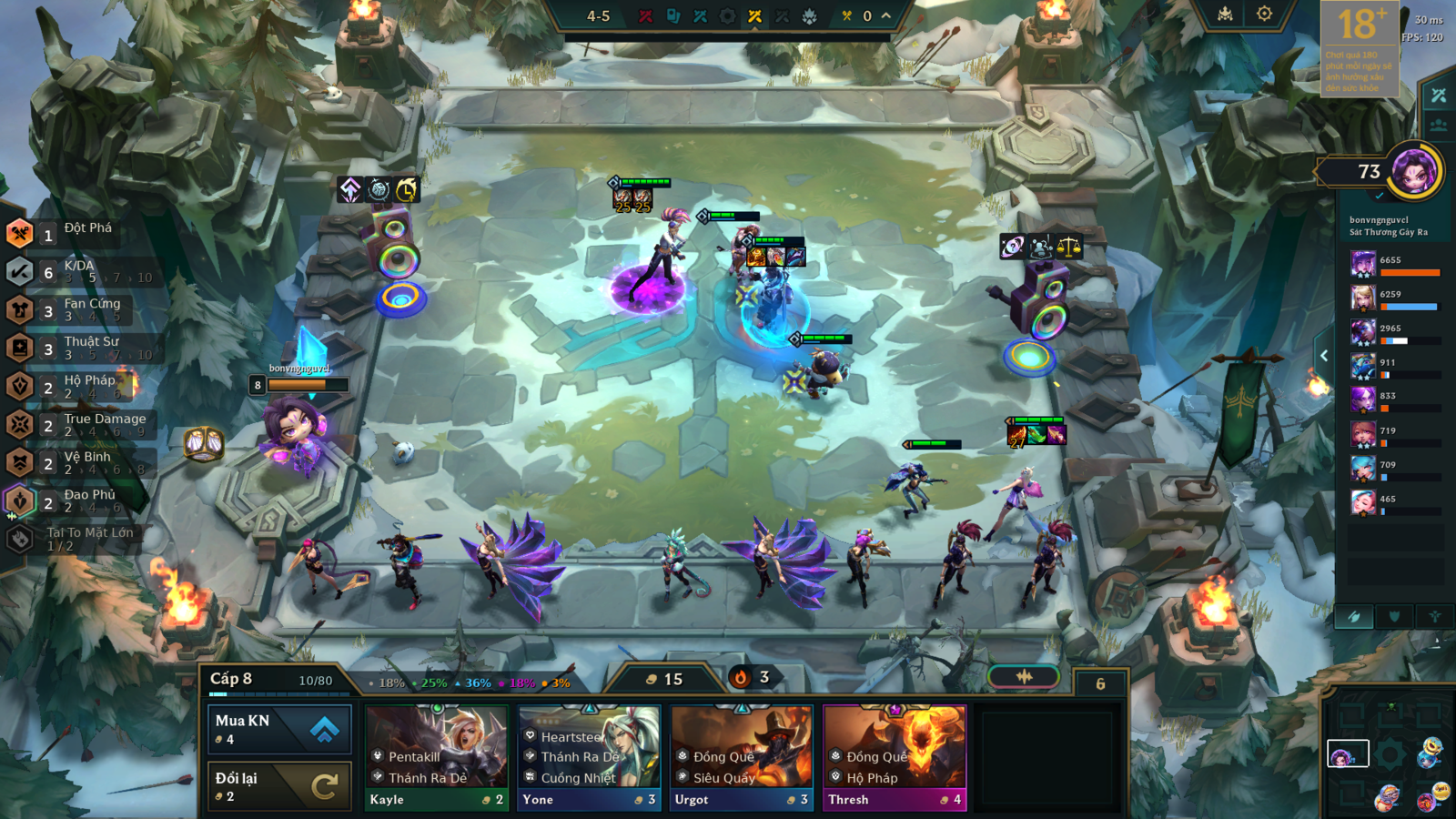The width and height of the screenshot is (1456, 819).
Task: Select the Urgot card in shop
Action: (x=742, y=757)
